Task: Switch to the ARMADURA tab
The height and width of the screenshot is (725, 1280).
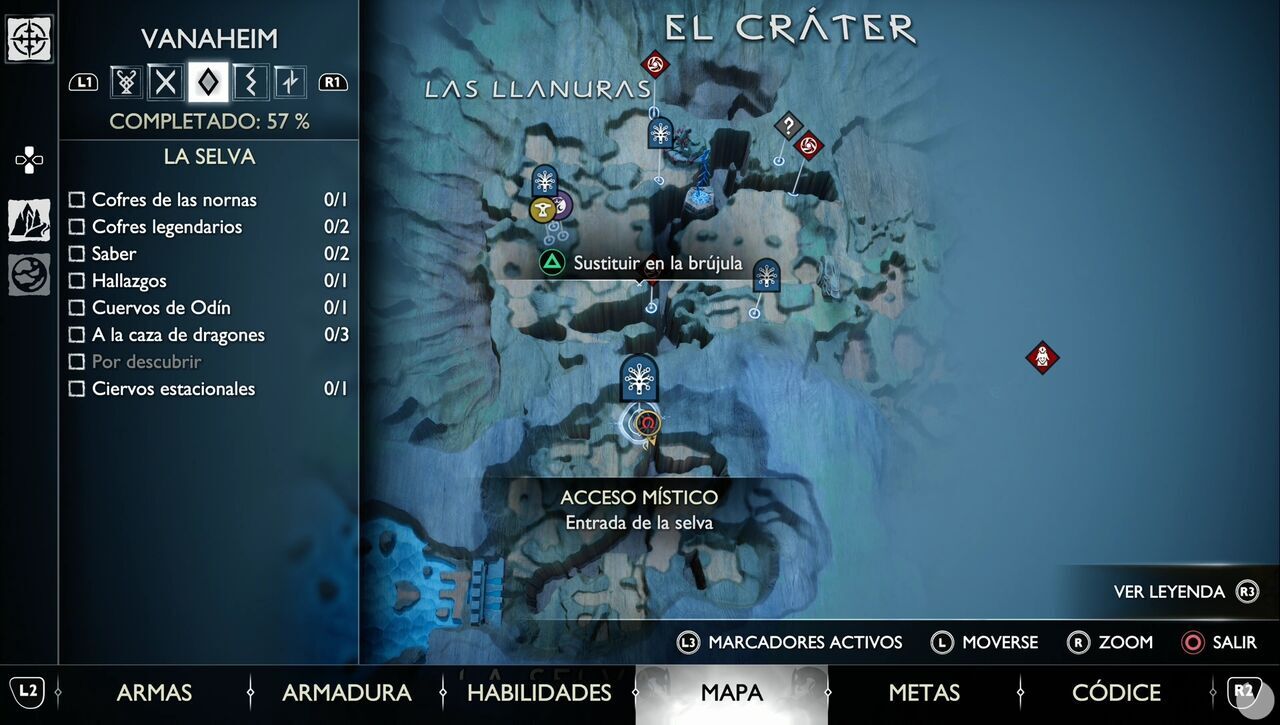Action: click(345, 692)
